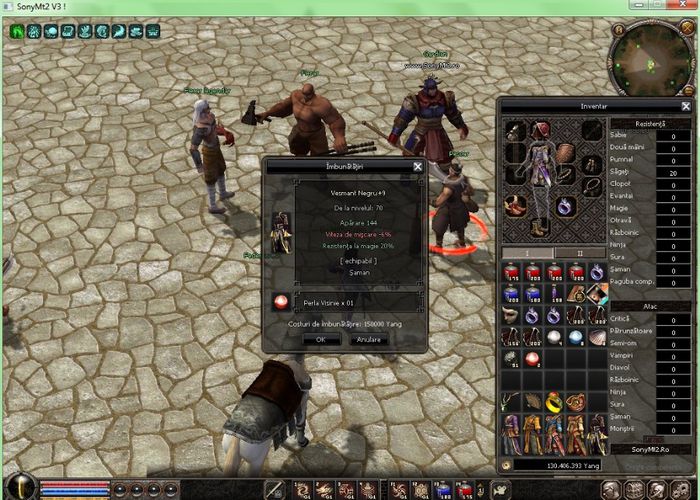Confirm the upgrade with OK
Viewport: 700px width, 500px height.
point(320,339)
